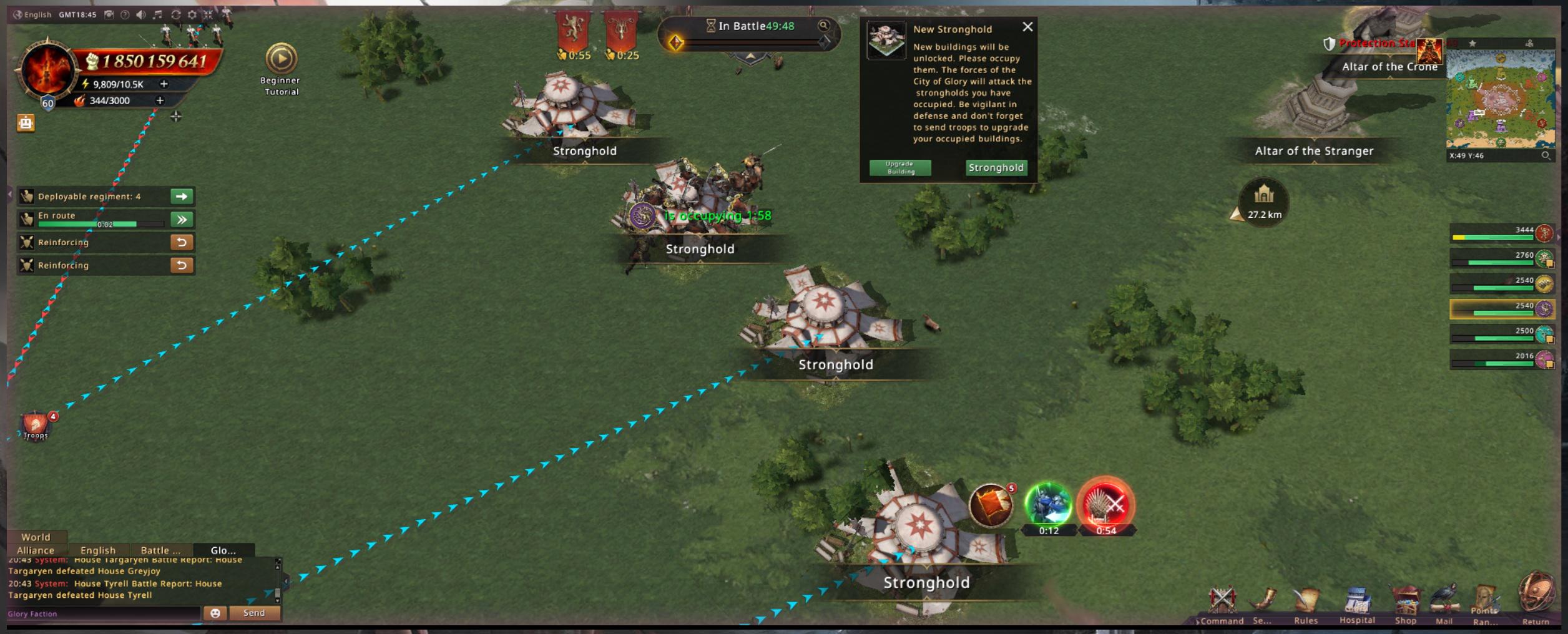The height and width of the screenshot is (634, 1568).
Task: Switch to the Alliance chat tab
Action: pyautogui.click(x=36, y=550)
